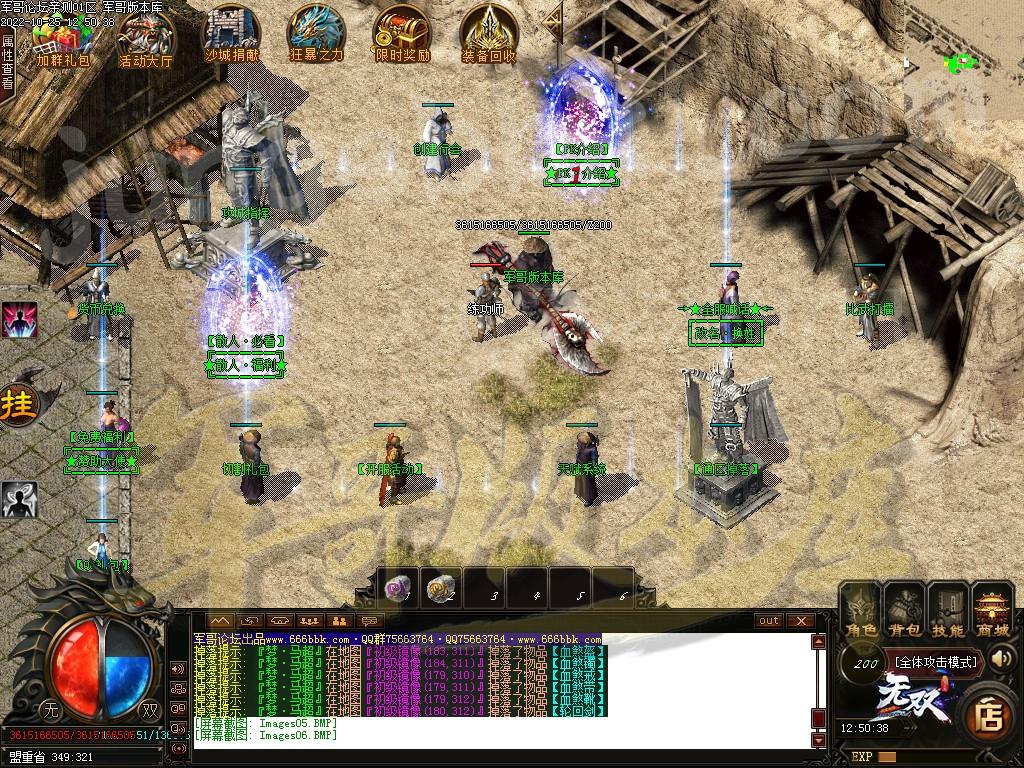Open the 限时奖励 treasure chest rewards
The width and height of the screenshot is (1024, 768).
pyautogui.click(x=402, y=35)
